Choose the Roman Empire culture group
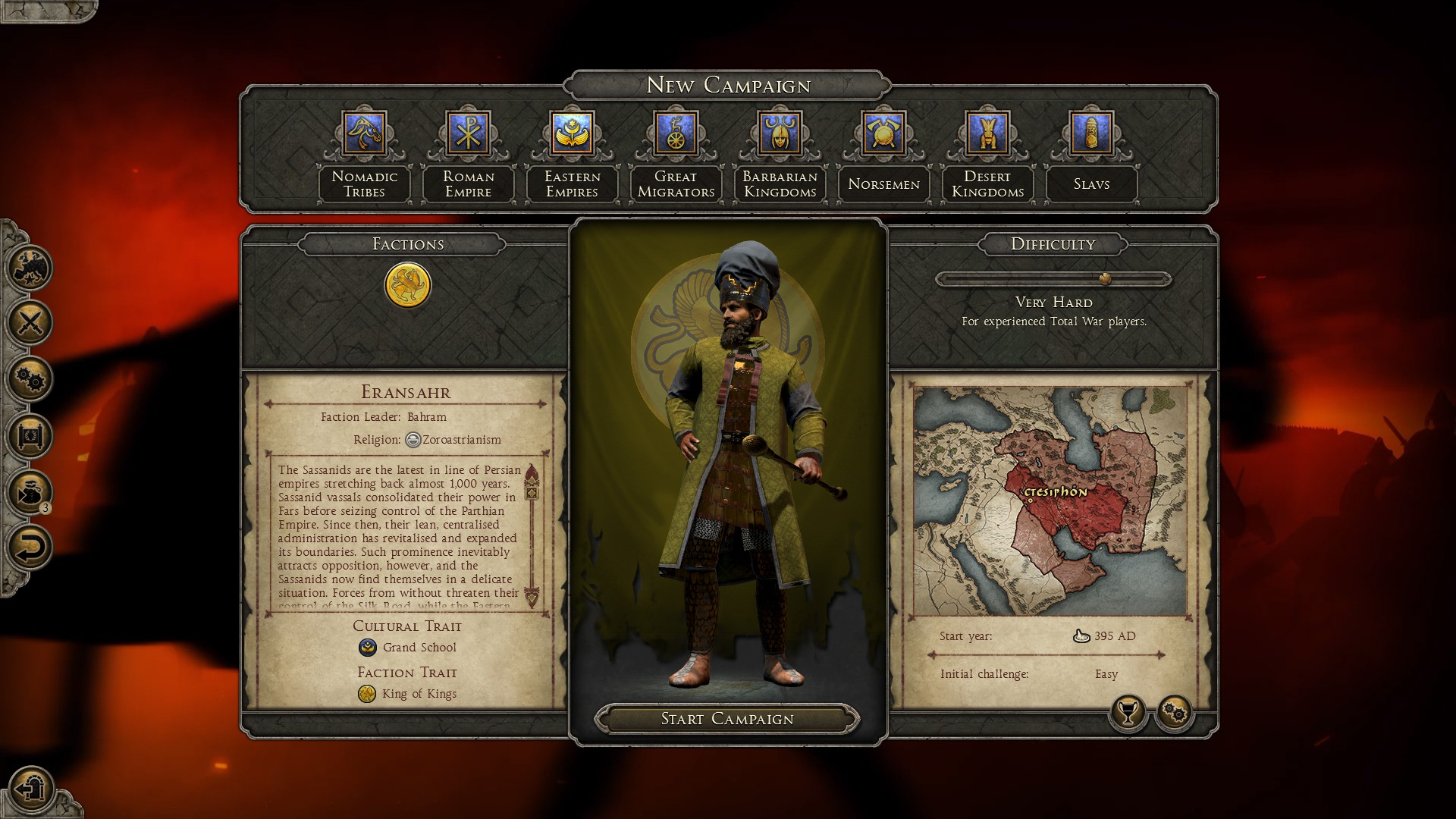 468,133
